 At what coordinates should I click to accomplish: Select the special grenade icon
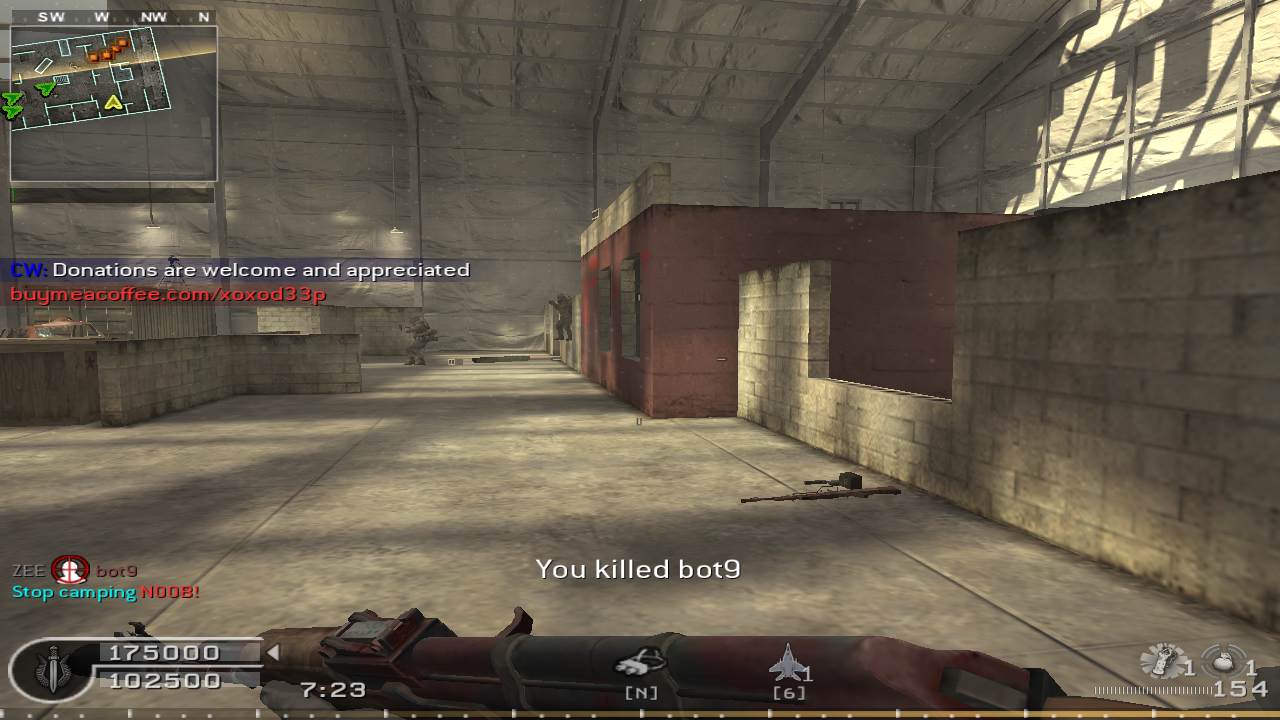point(1161,662)
